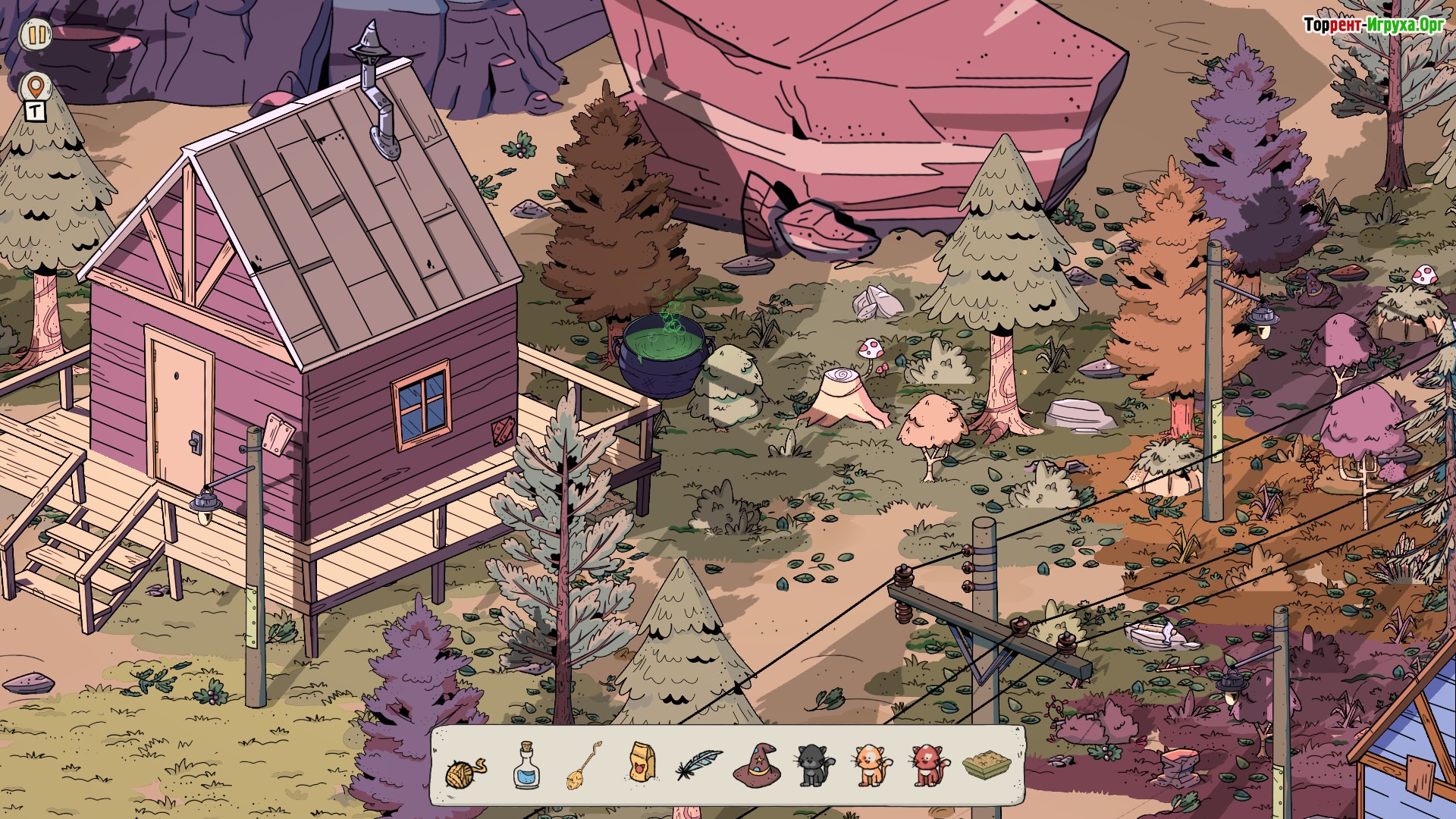This screenshot has height=819, width=1456.
Task: Select the witch hat target icon
Action: pyautogui.click(x=756, y=764)
